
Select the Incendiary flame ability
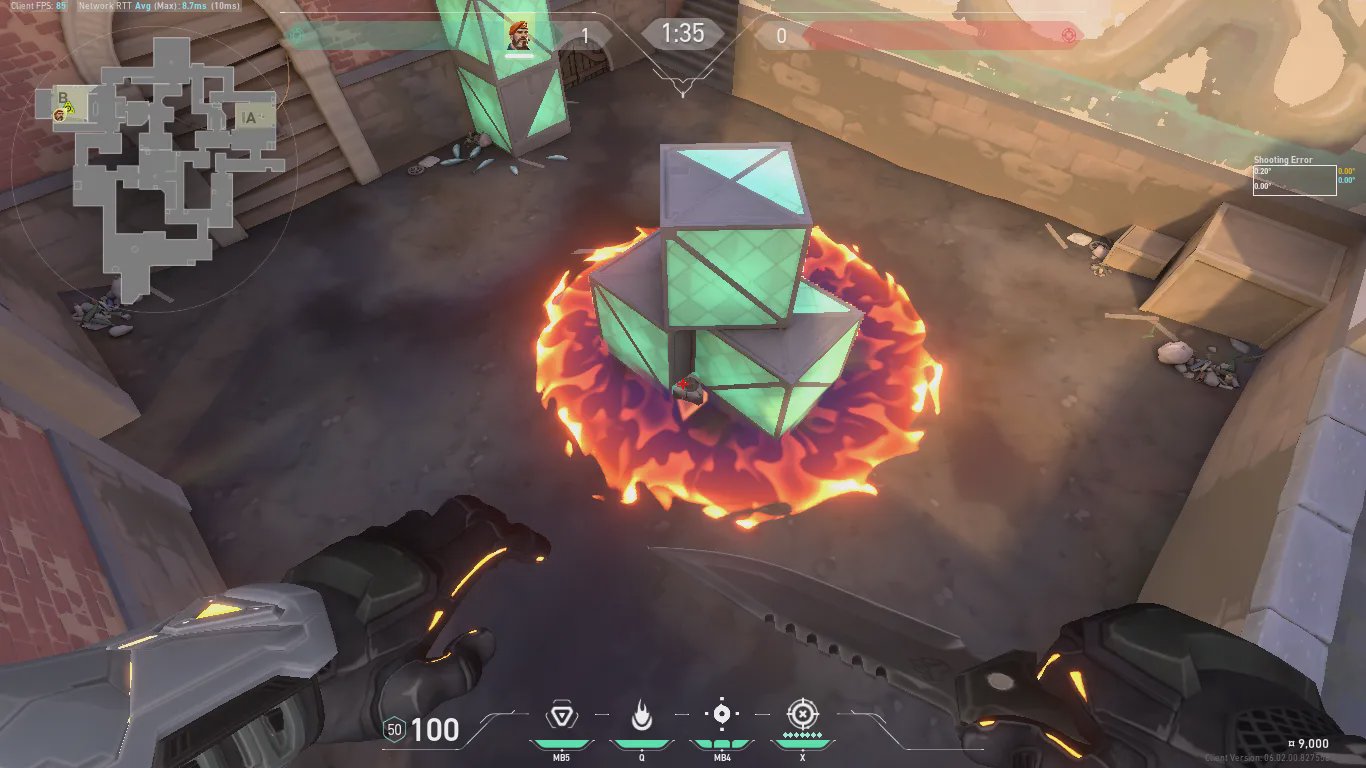[x=641, y=716]
